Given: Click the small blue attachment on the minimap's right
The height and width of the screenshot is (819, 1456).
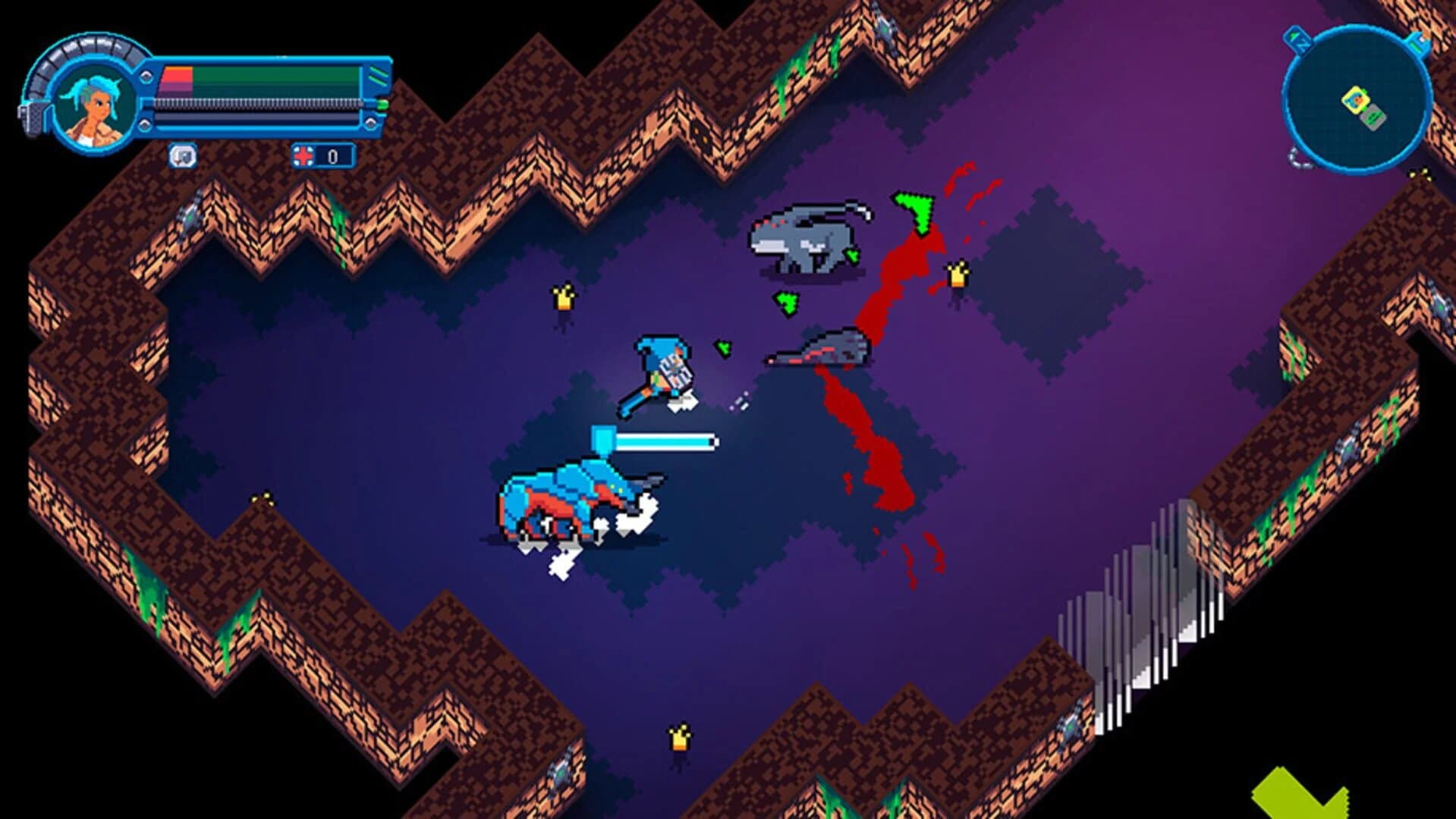Looking at the screenshot, I should 1417,44.
